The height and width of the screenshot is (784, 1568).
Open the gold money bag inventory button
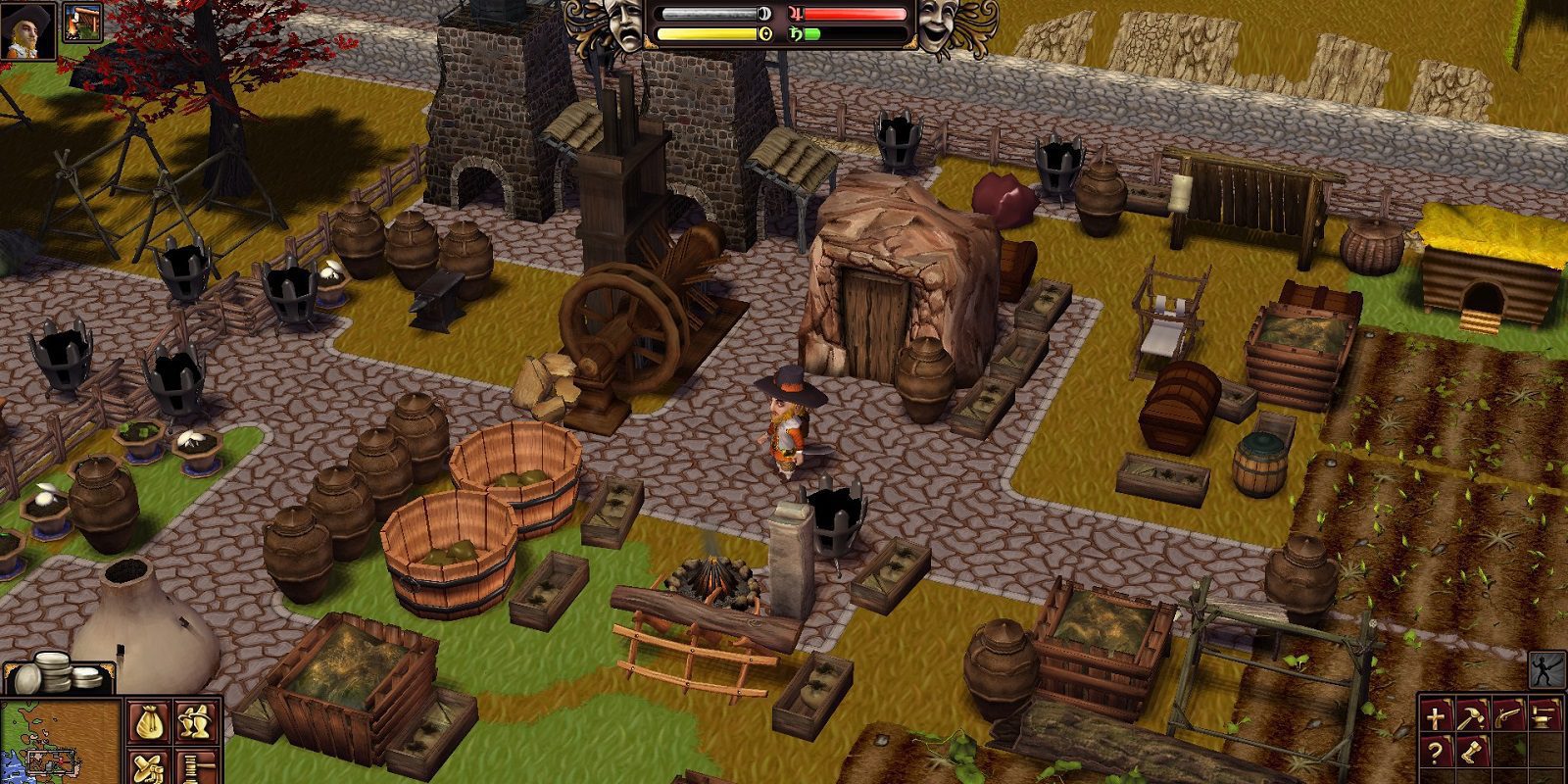point(148,724)
